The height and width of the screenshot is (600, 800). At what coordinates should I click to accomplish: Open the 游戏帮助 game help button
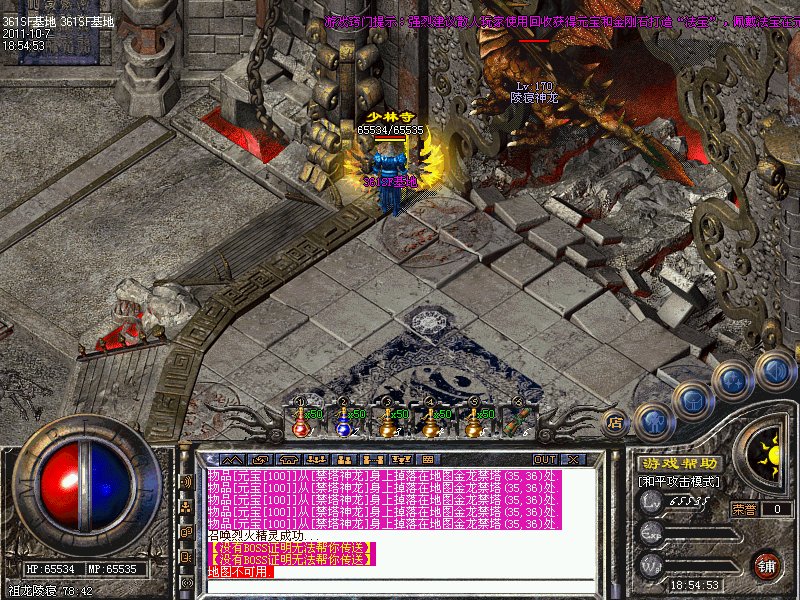tap(679, 463)
